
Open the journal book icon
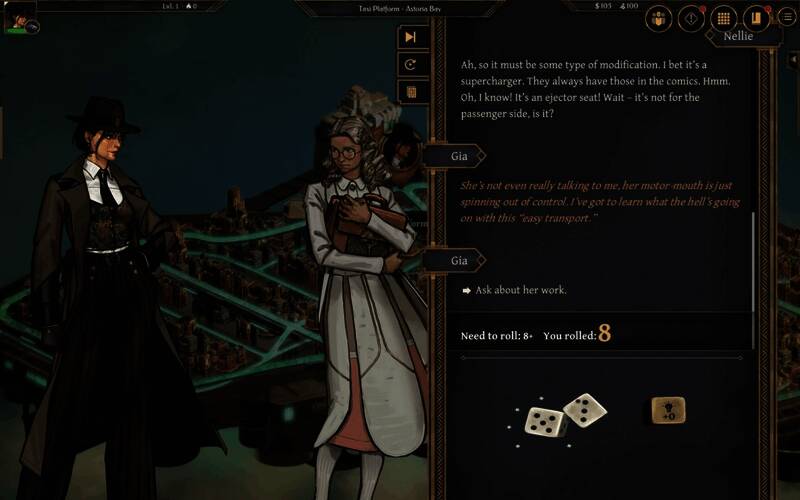755,18
